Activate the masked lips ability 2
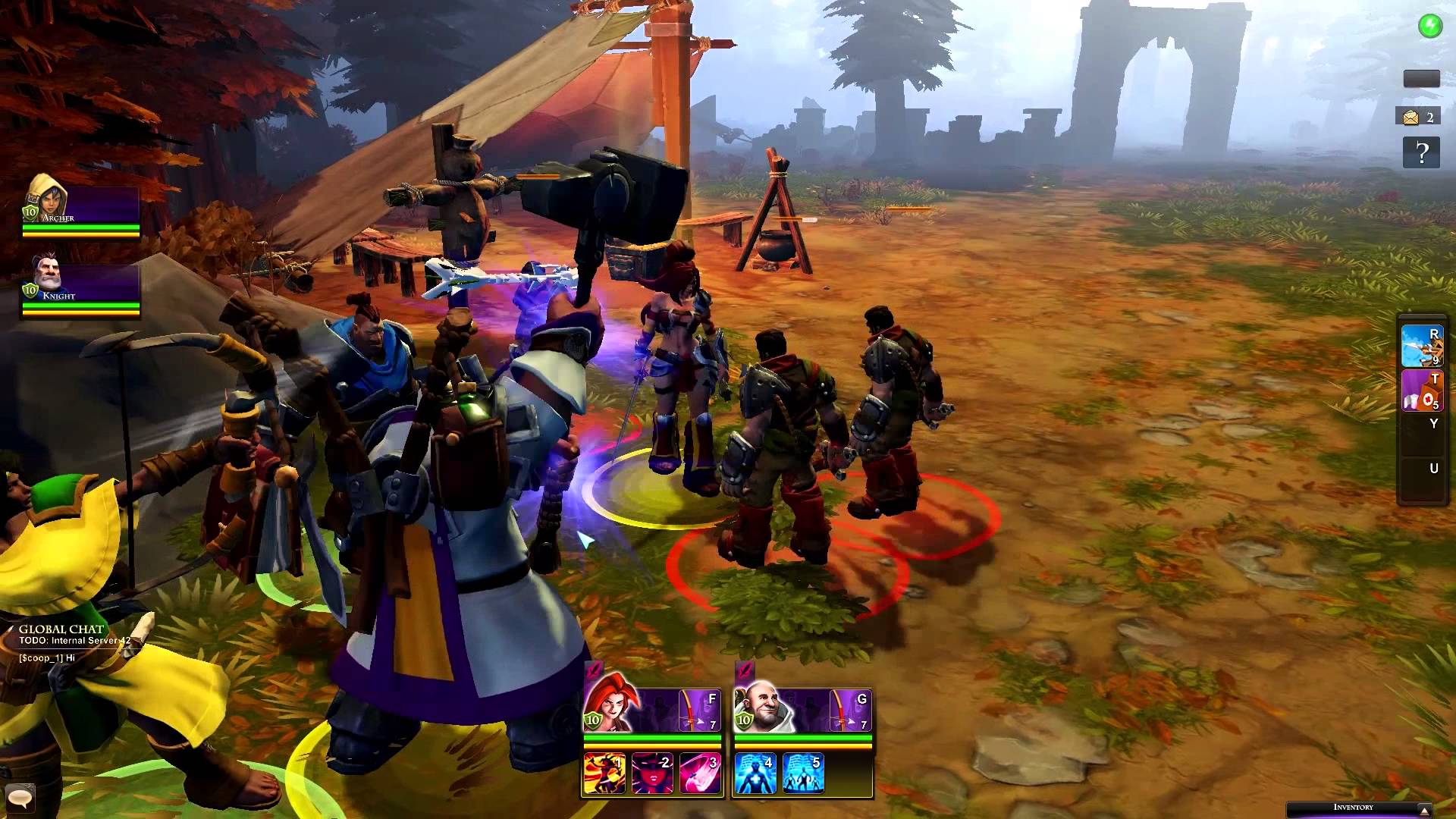 click(652, 773)
